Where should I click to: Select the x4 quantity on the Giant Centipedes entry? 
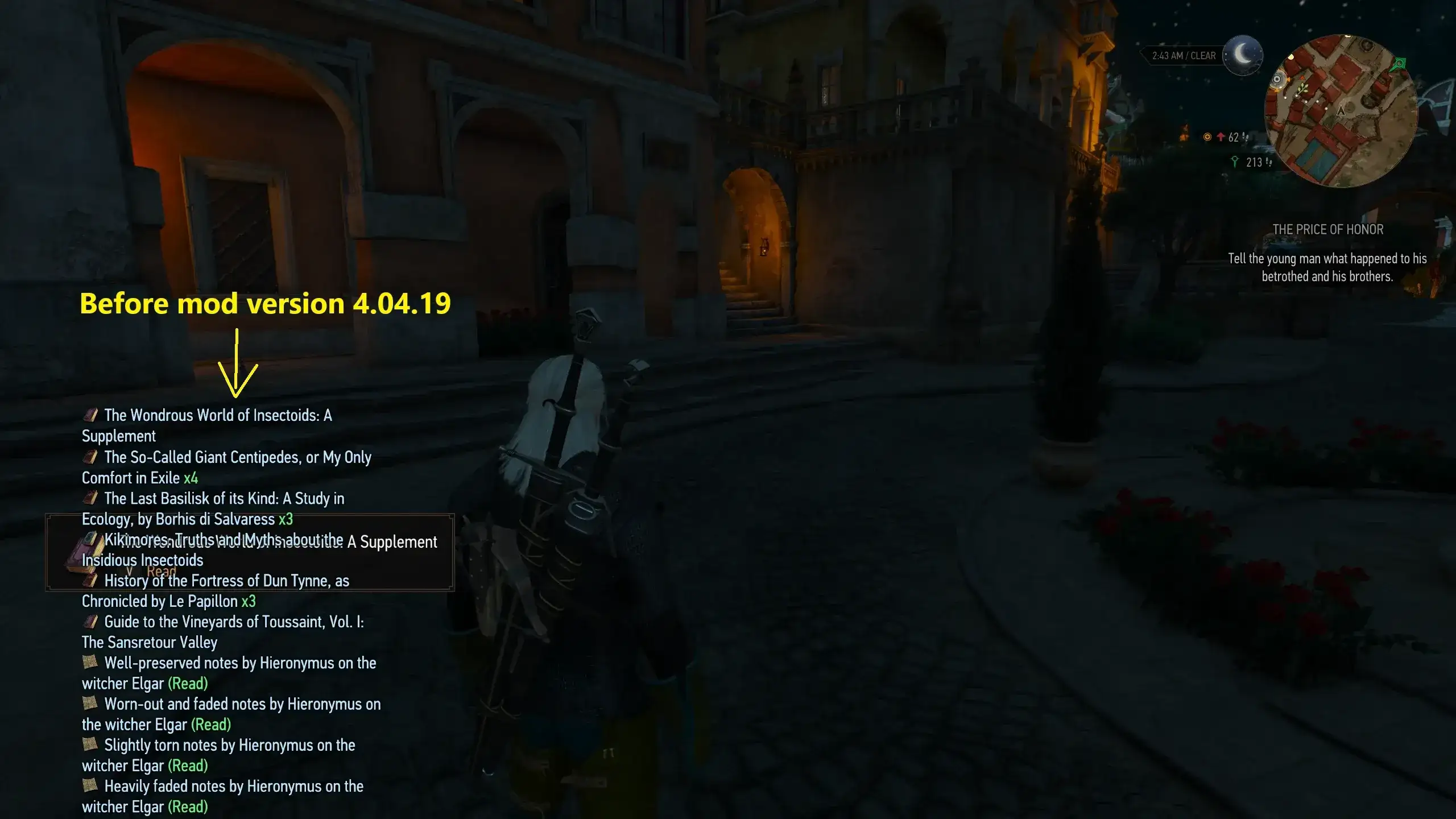coord(192,478)
